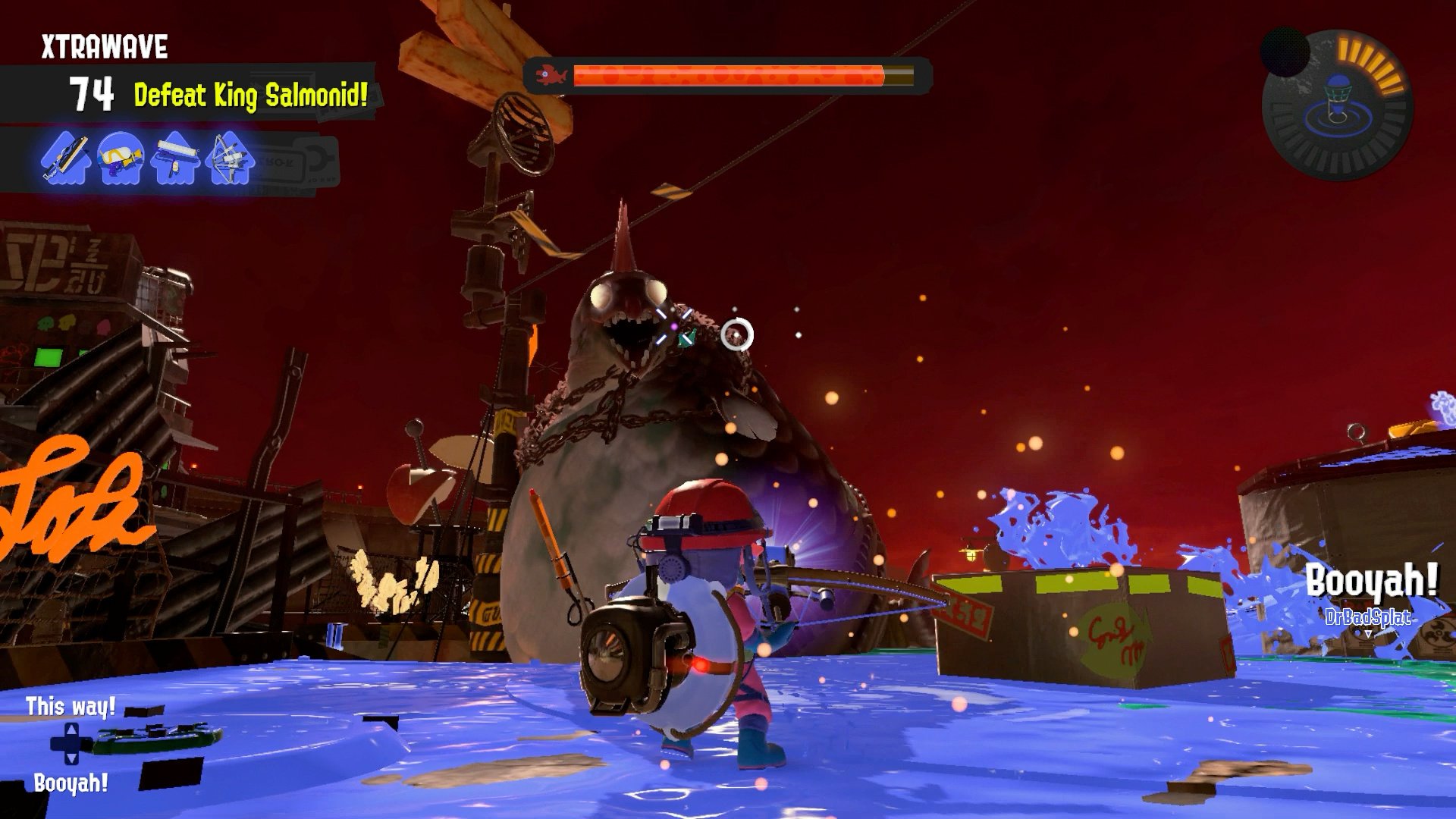
Task: Send the This way! signal
Action: coord(71,707)
